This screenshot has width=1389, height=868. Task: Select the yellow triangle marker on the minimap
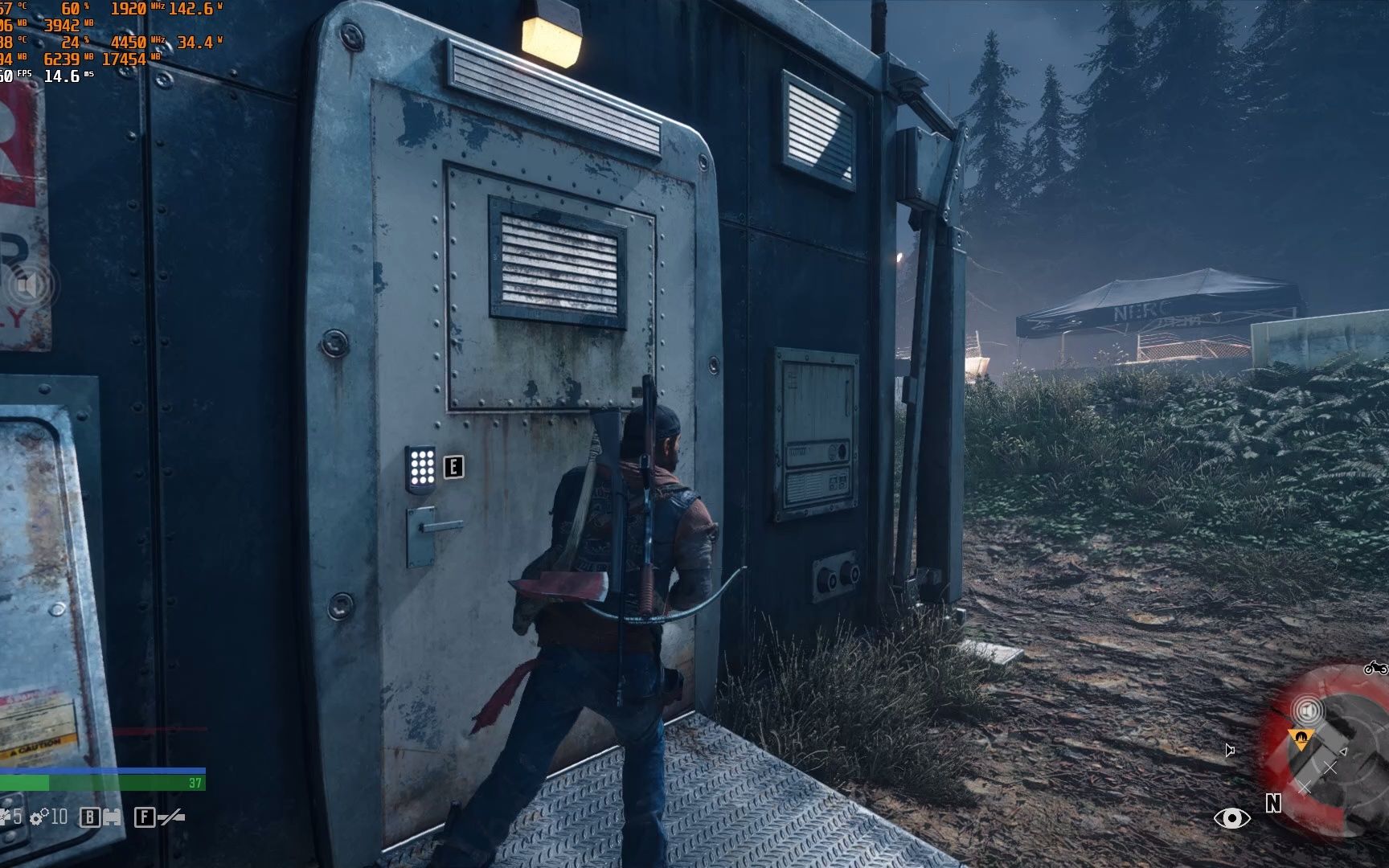[x=1300, y=736]
